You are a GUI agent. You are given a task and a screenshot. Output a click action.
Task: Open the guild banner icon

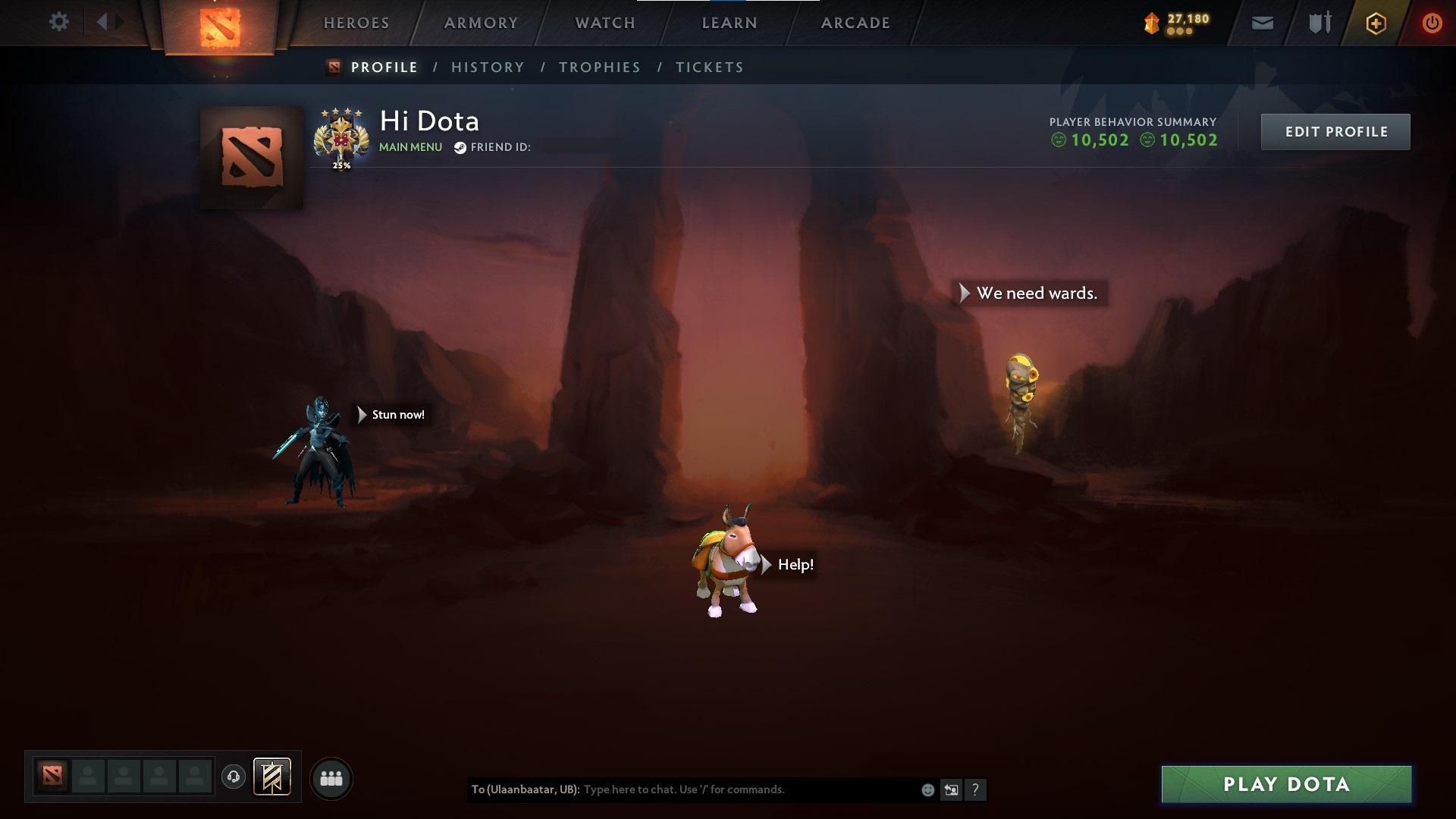pos(274,777)
